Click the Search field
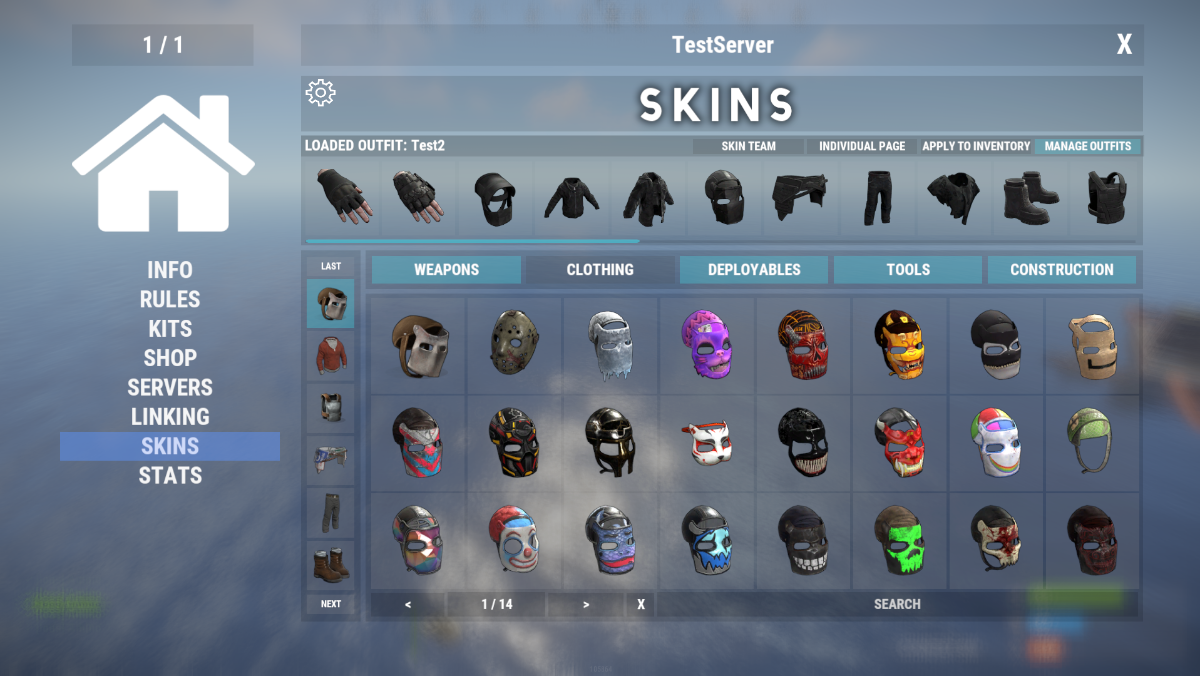Image resolution: width=1200 pixels, height=676 pixels. click(x=897, y=604)
